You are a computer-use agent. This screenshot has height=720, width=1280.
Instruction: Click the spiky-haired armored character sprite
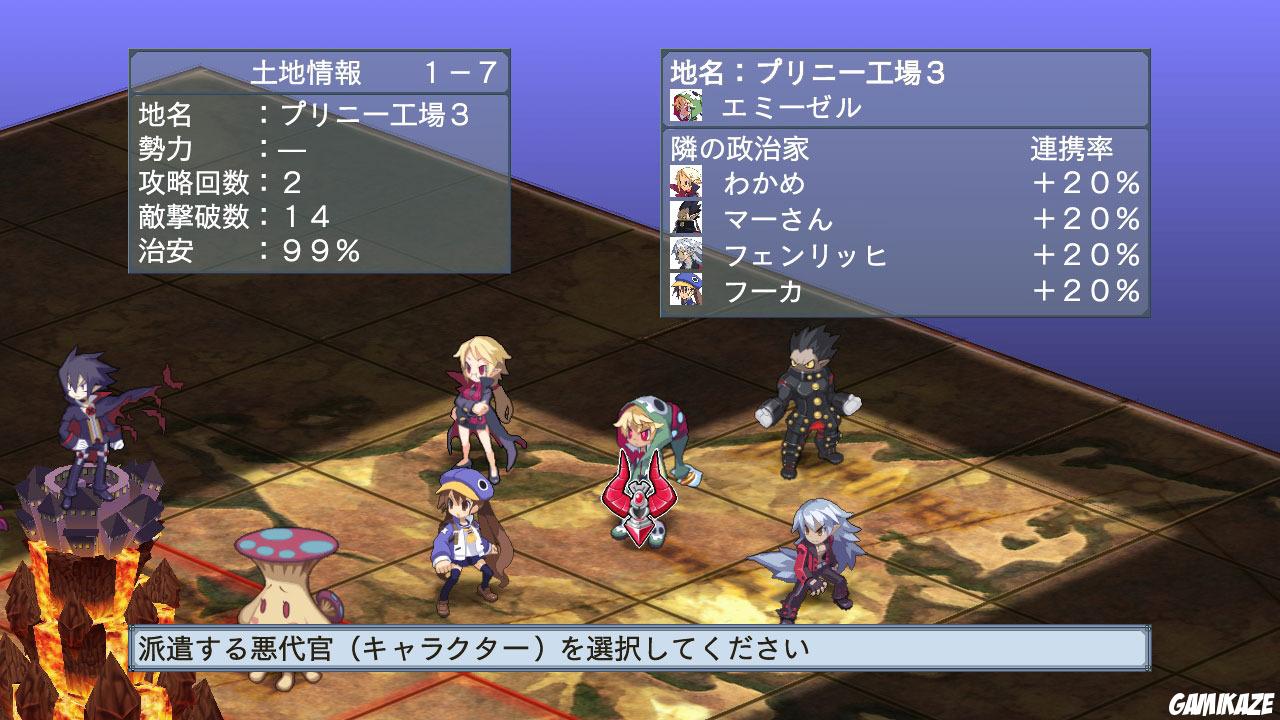point(810,400)
